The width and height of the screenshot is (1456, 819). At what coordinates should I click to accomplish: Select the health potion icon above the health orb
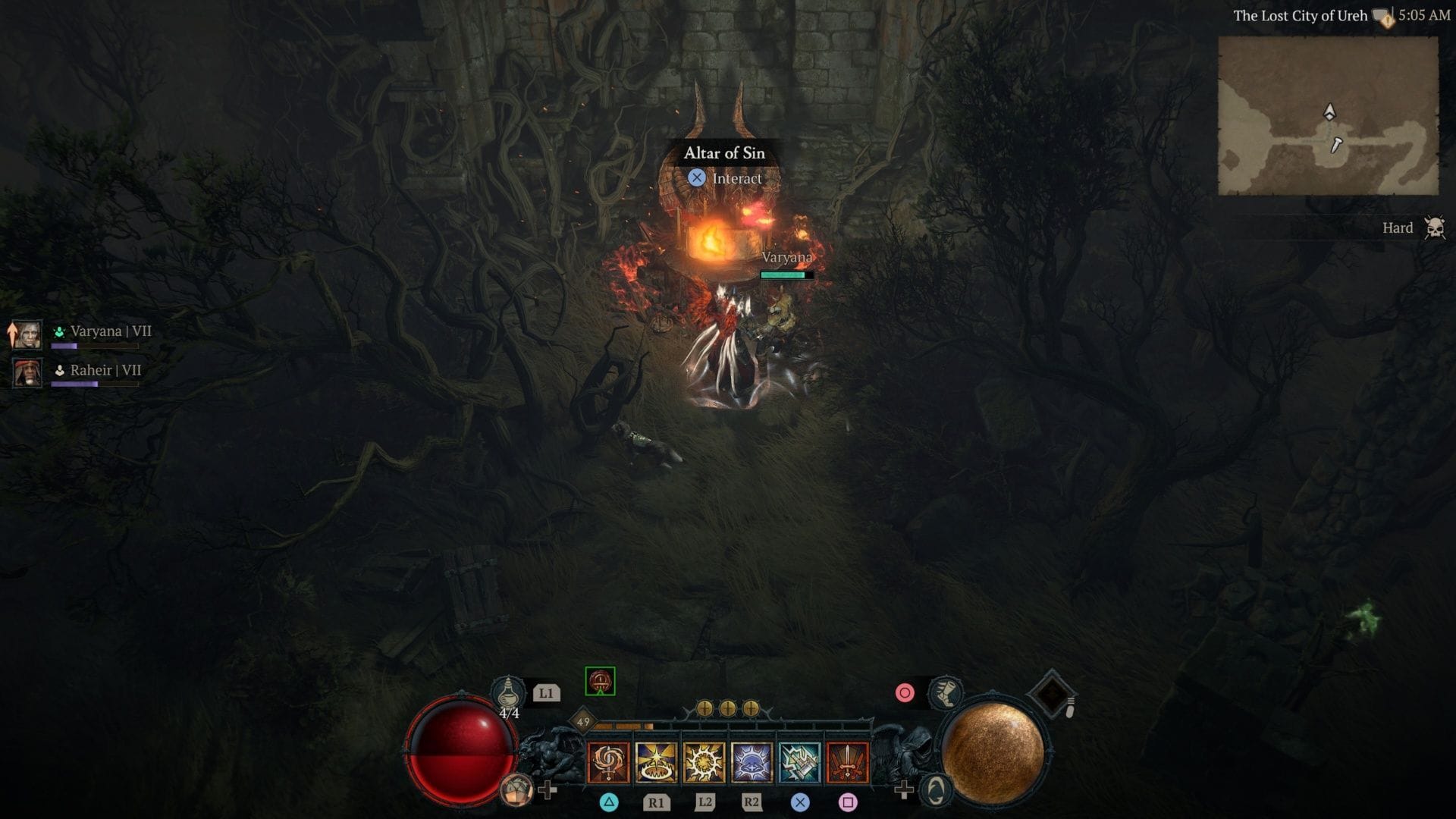point(510,692)
